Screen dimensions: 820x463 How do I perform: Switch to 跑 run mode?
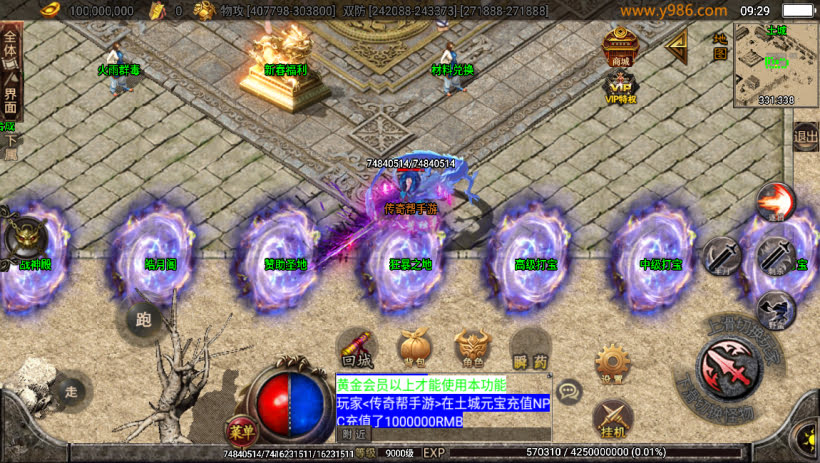[143, 320]
